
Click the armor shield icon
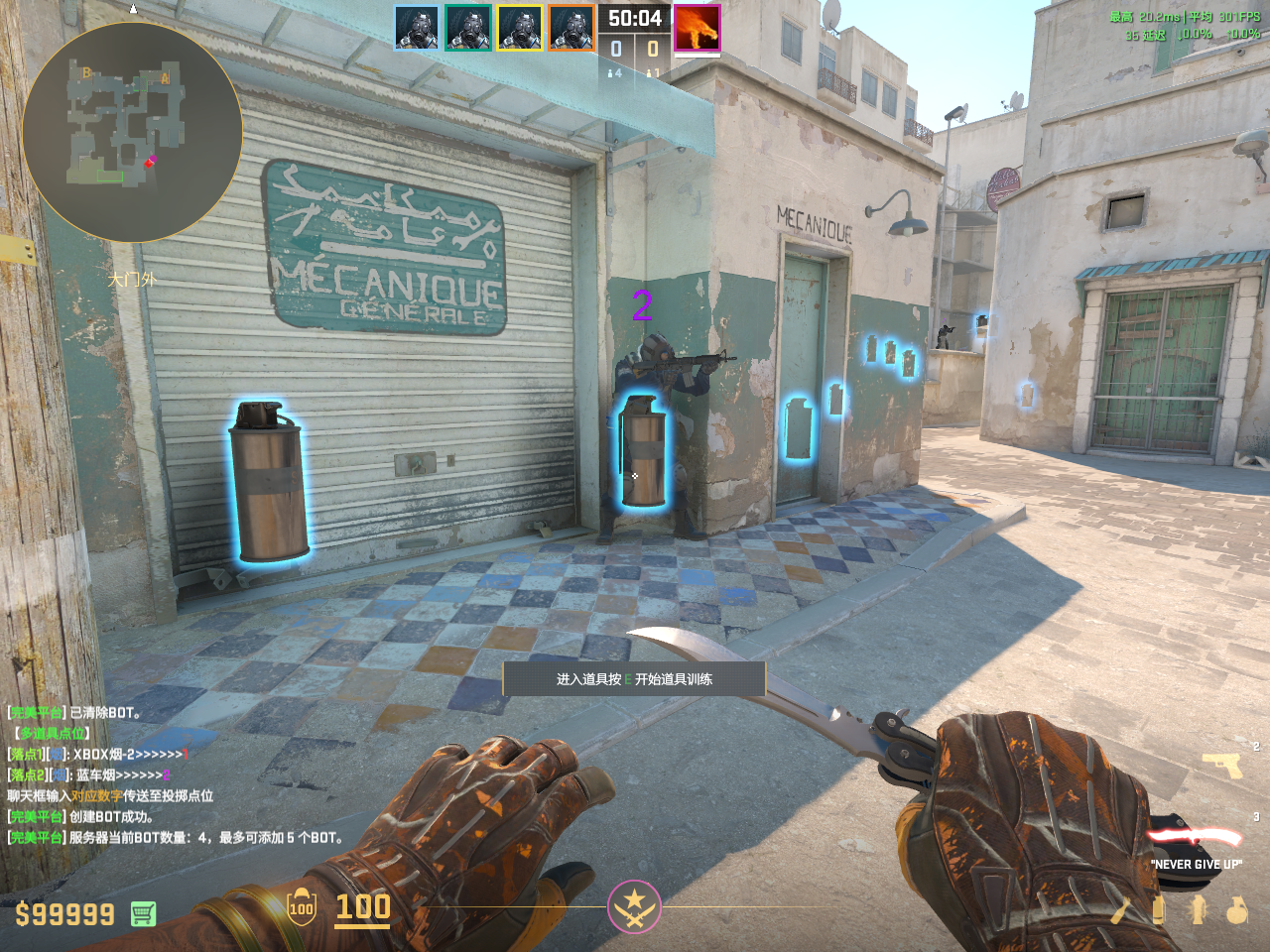(302, 907)
